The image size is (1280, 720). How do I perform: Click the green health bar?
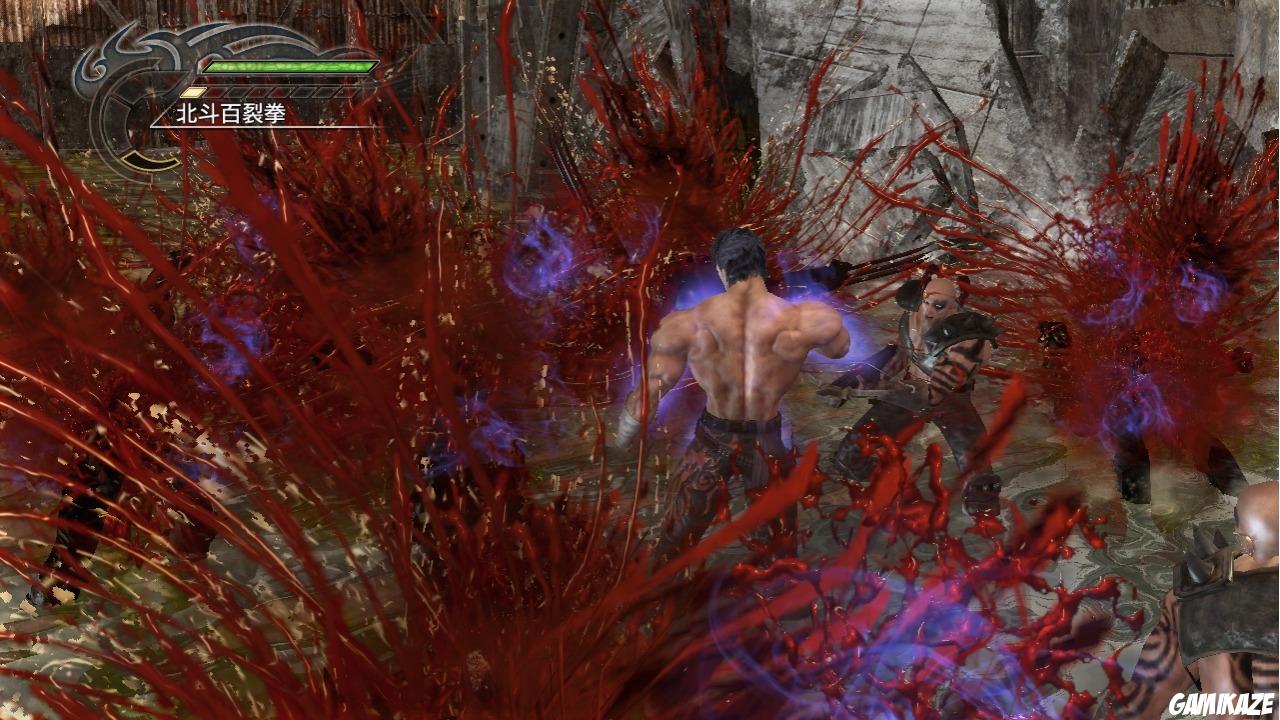(x=290, y=66)
